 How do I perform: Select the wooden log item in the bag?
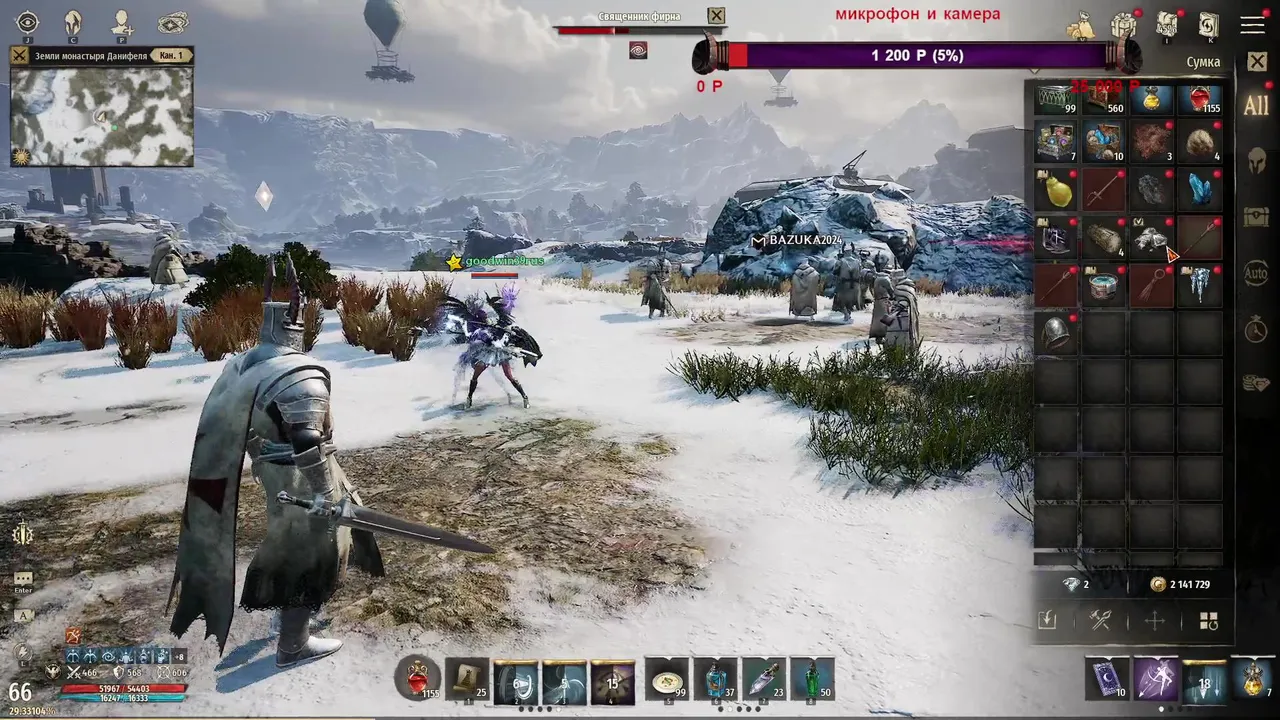tap(1104, 237)
